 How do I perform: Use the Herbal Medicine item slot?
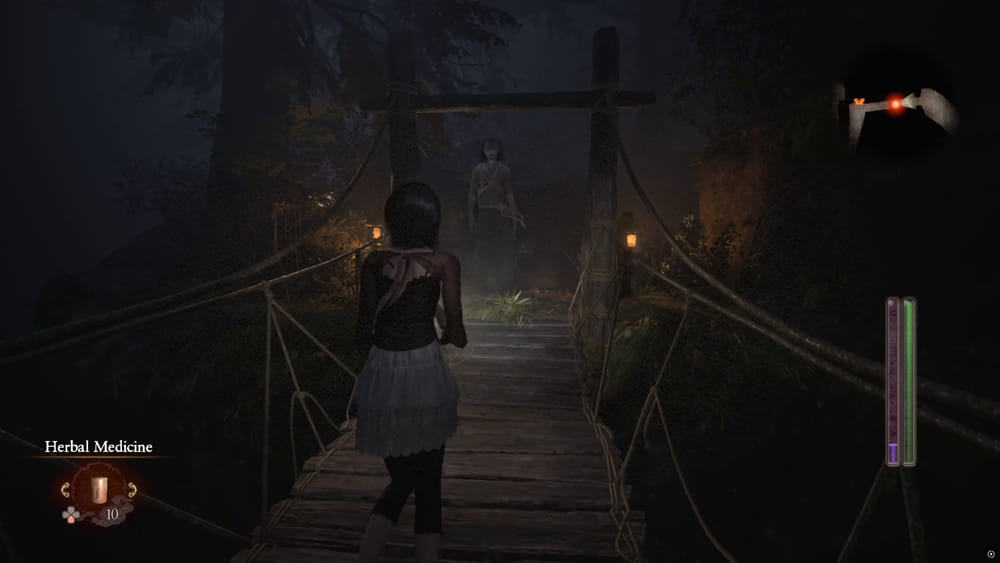[x=99, y=490]
